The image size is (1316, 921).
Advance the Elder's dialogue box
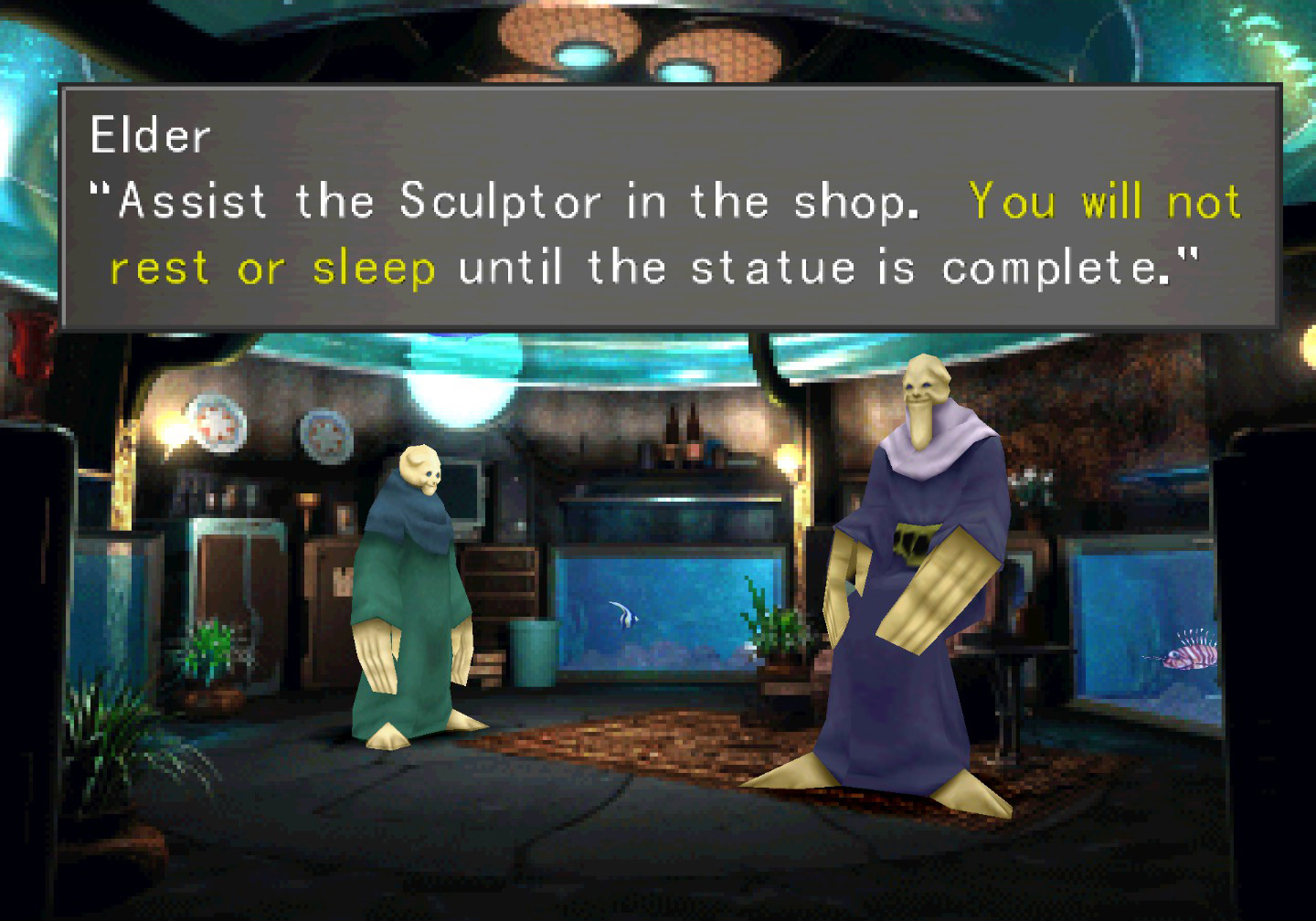pos(669,207)
